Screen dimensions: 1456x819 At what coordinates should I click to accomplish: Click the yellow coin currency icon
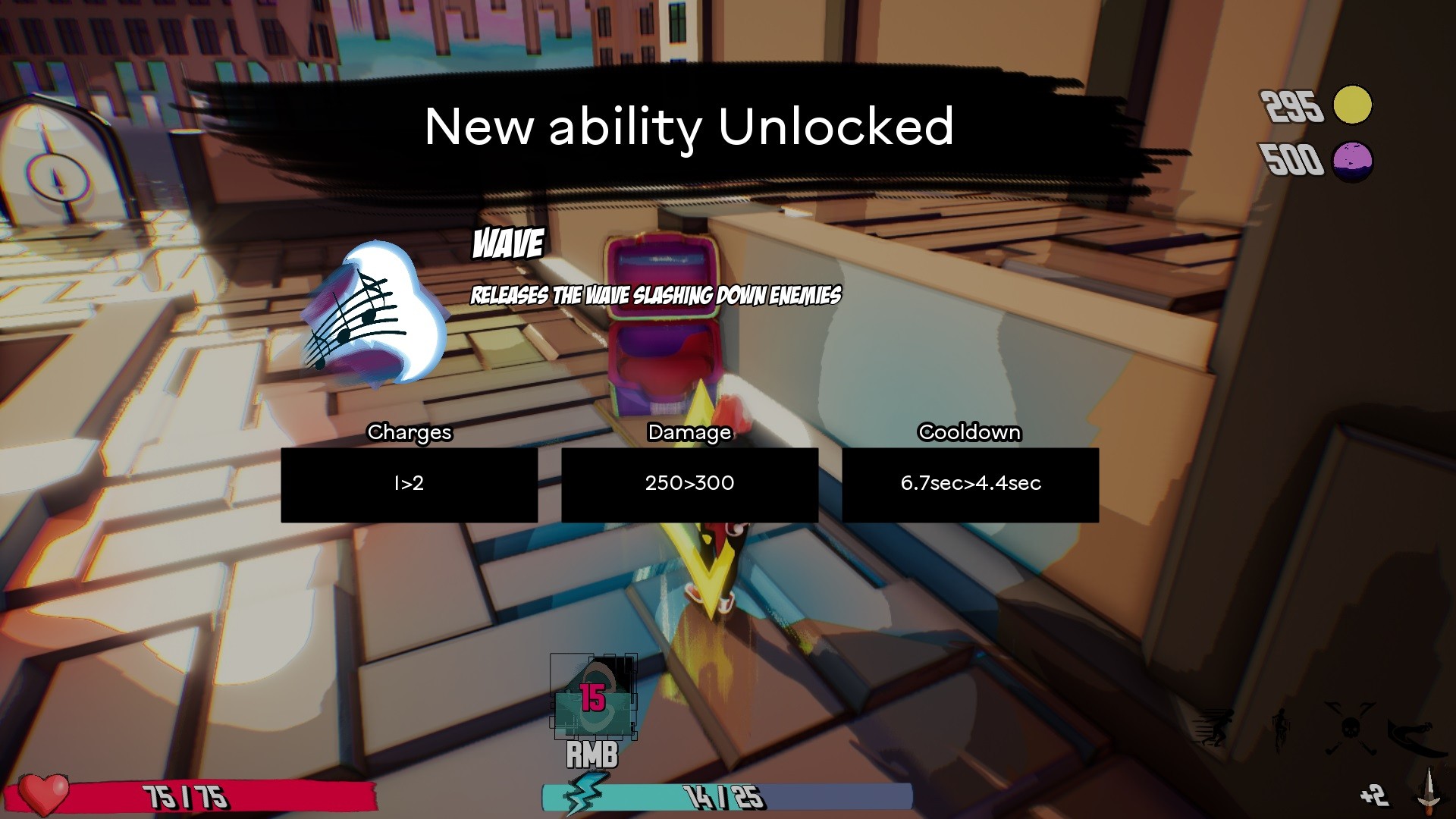click(1352, 105)
